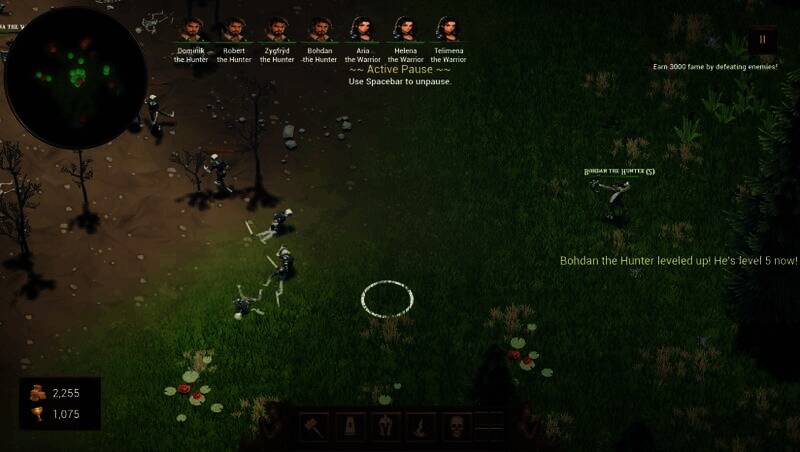The height and width of the screenshot is (452, 800).
Task: Choose Zygfryd the Hunter's portrait
Action: coord(277,28)
